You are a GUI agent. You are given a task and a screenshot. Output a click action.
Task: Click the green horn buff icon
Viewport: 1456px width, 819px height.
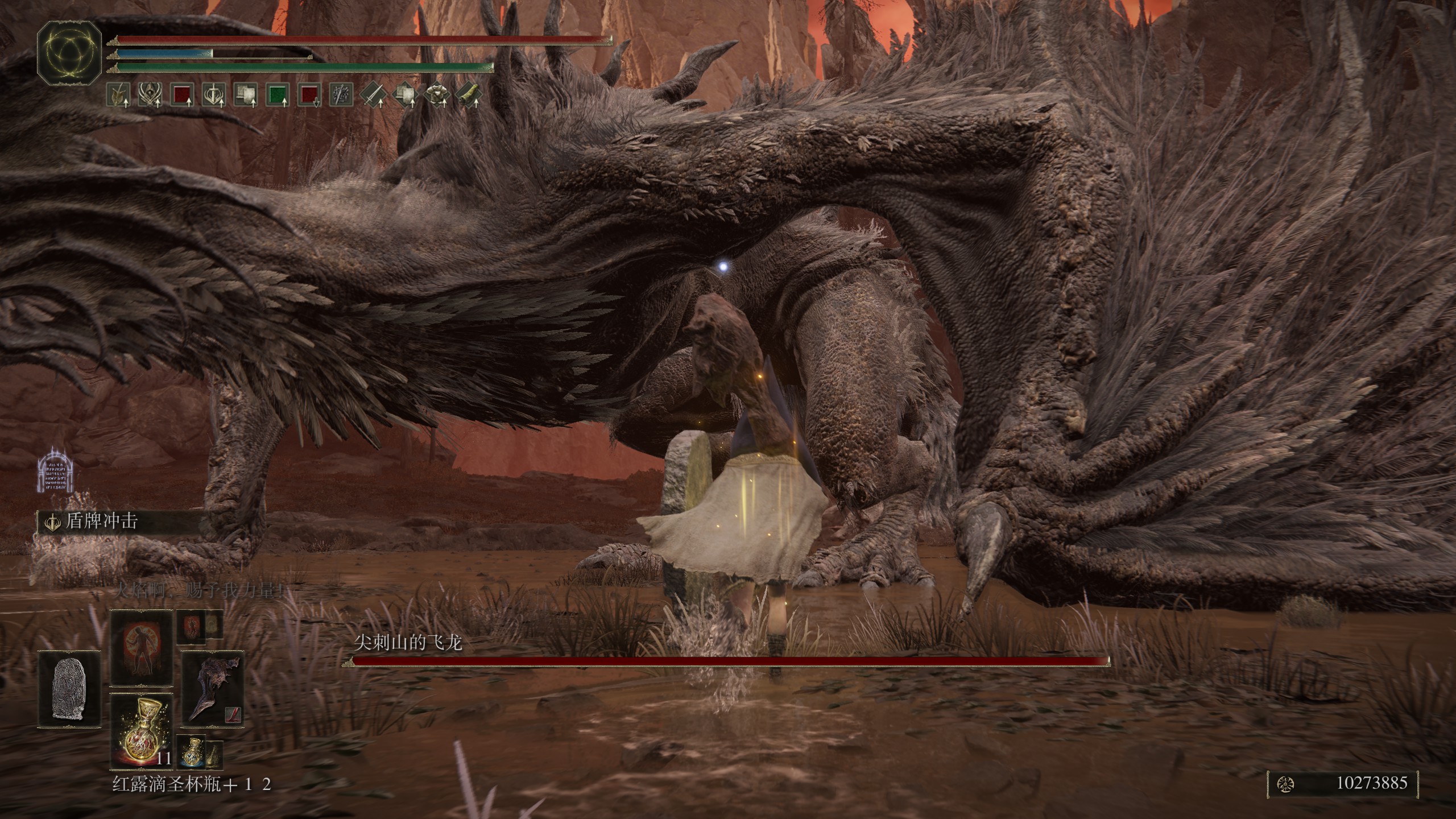pos(469,96)
